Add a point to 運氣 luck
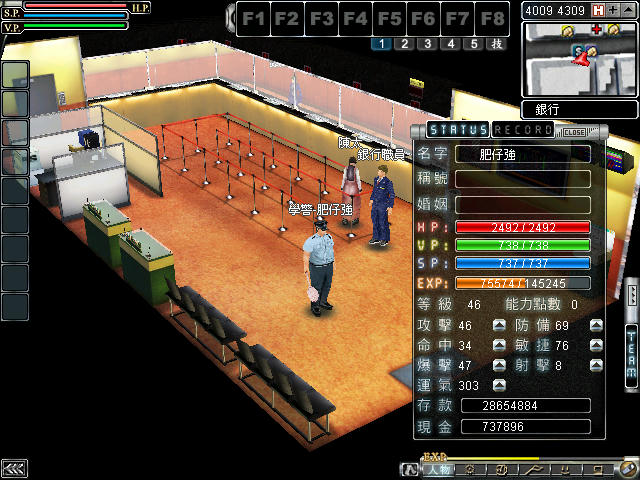 point(499,386)
